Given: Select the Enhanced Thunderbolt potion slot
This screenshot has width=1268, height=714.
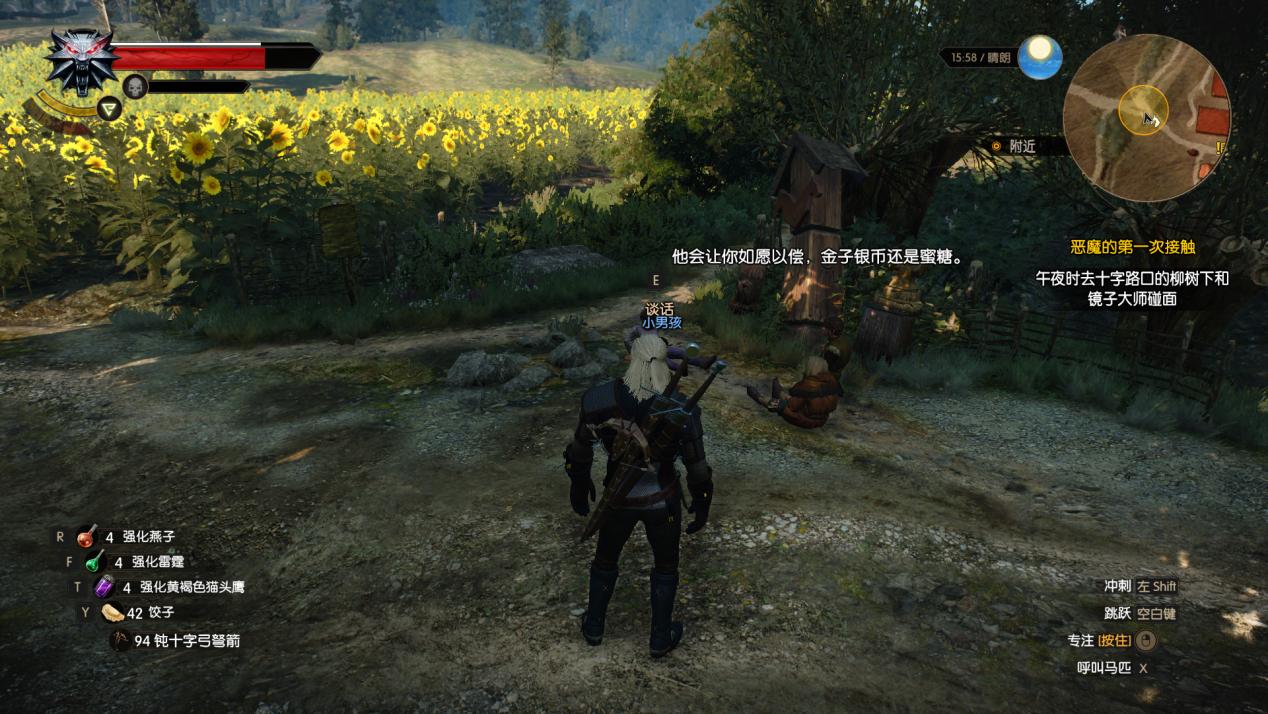Looking at the screenshot, I should pyautogui.click(x=96, y=562).
